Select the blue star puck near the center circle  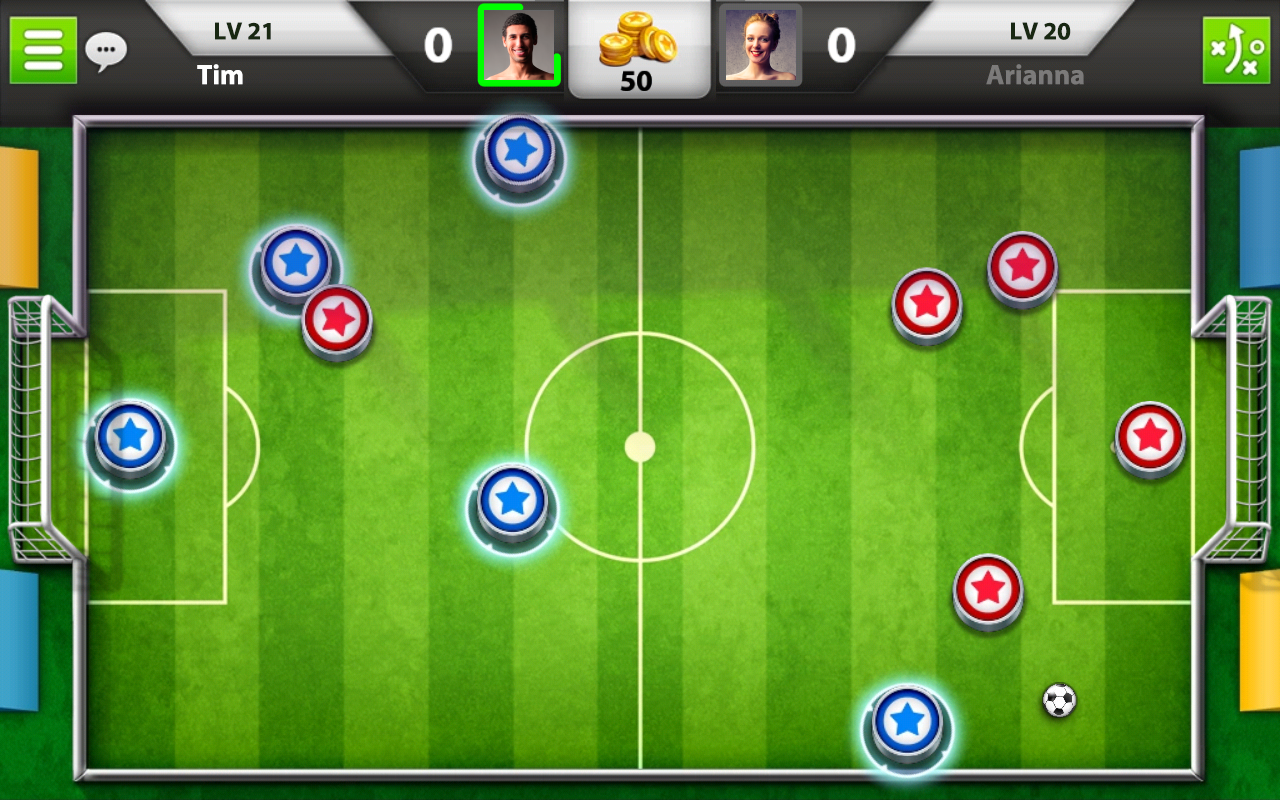click(x=513, y=498)
